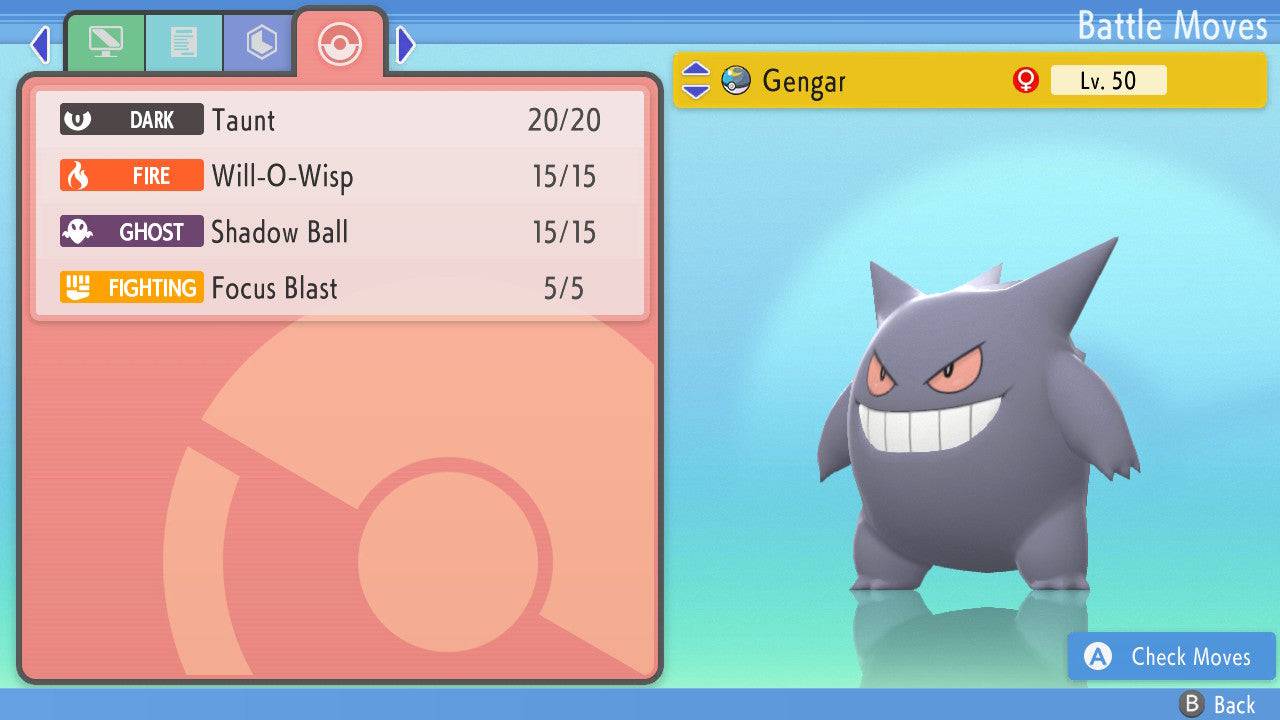1280x720 pixels.
Task: Click Back at the bottom right
Action: coord(1216,703)
